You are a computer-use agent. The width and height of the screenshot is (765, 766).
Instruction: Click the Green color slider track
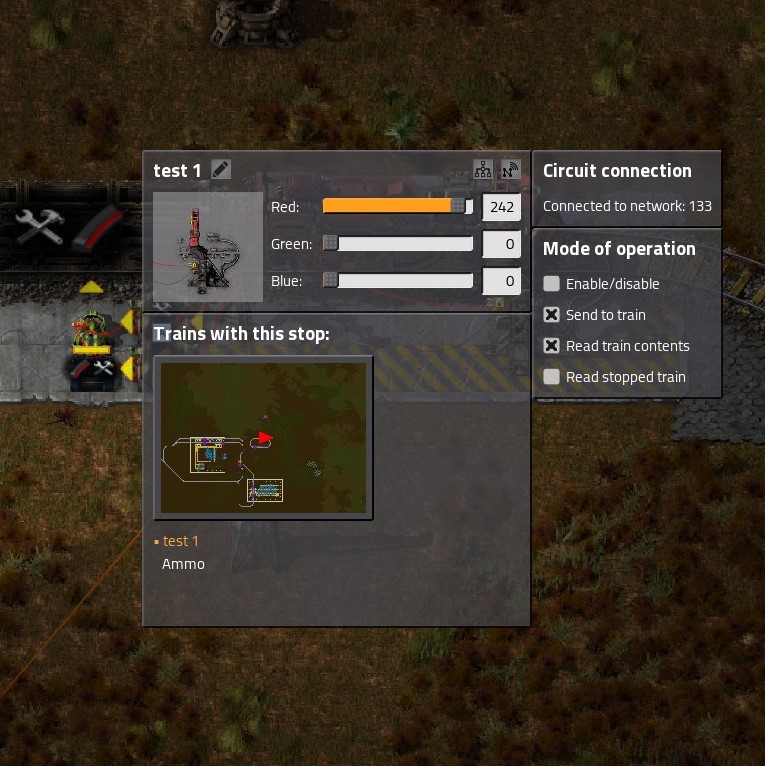[x=398, y=244]
